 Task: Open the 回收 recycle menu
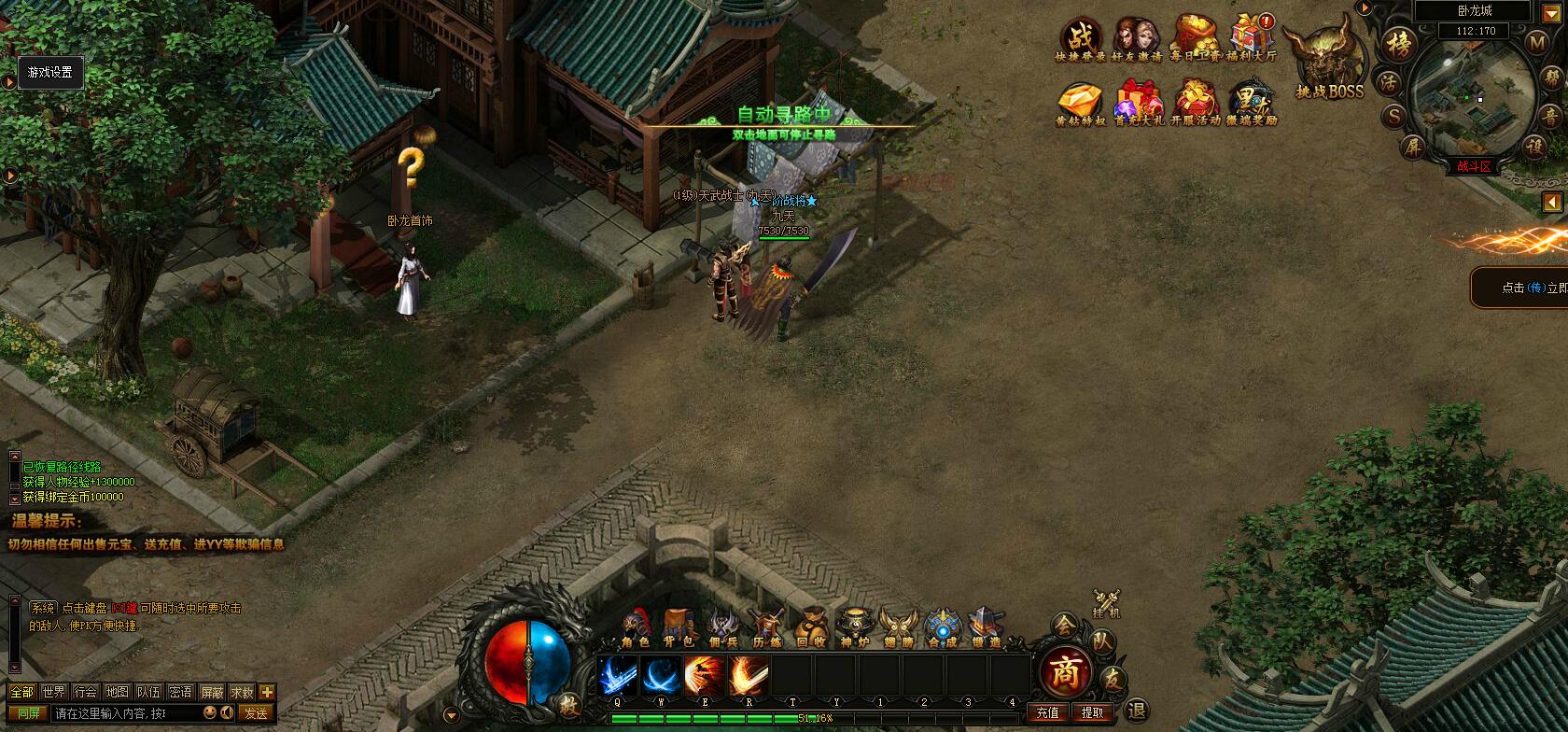pos(810,626)
